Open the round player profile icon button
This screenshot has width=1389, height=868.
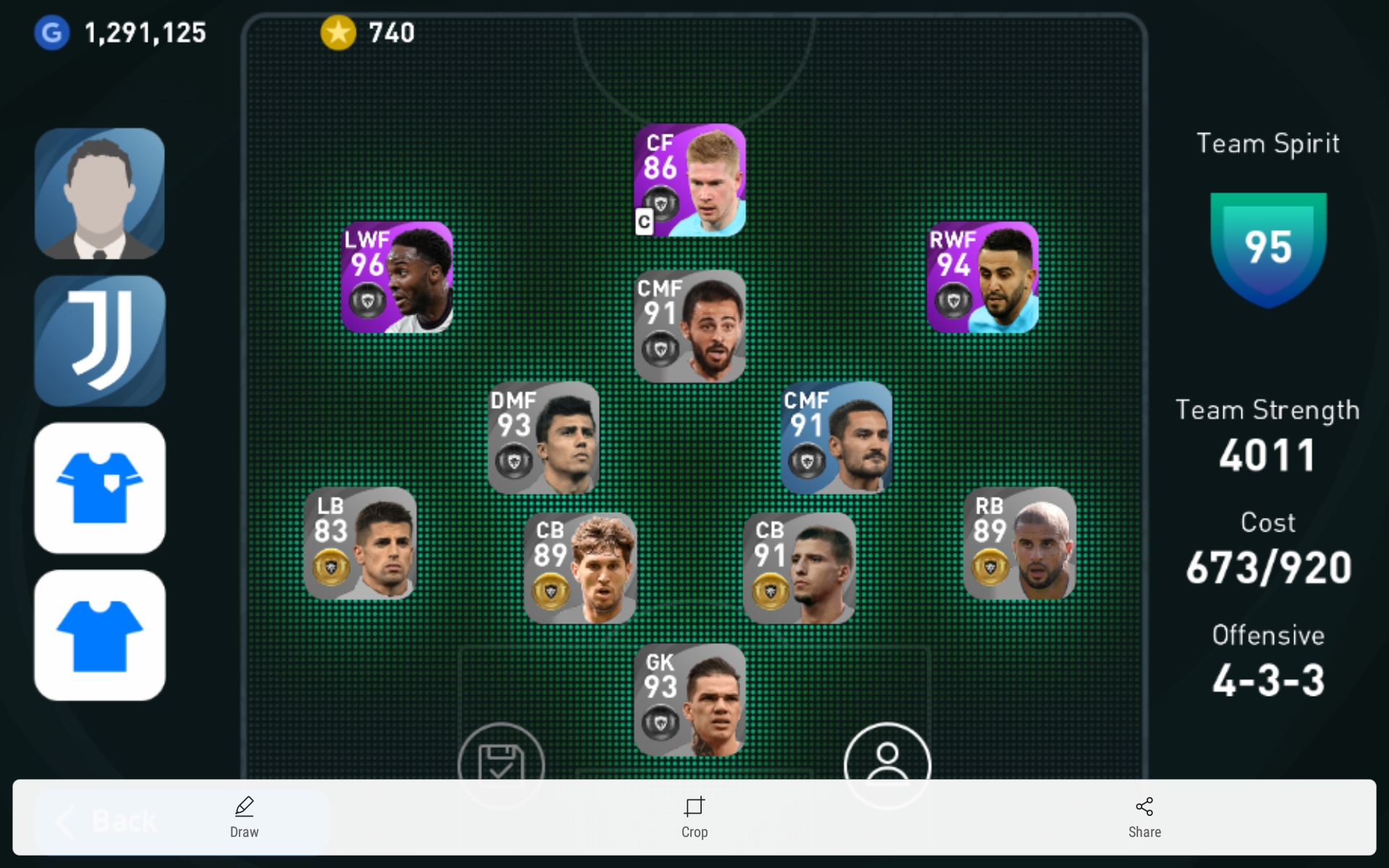click(x=887, y=758)
